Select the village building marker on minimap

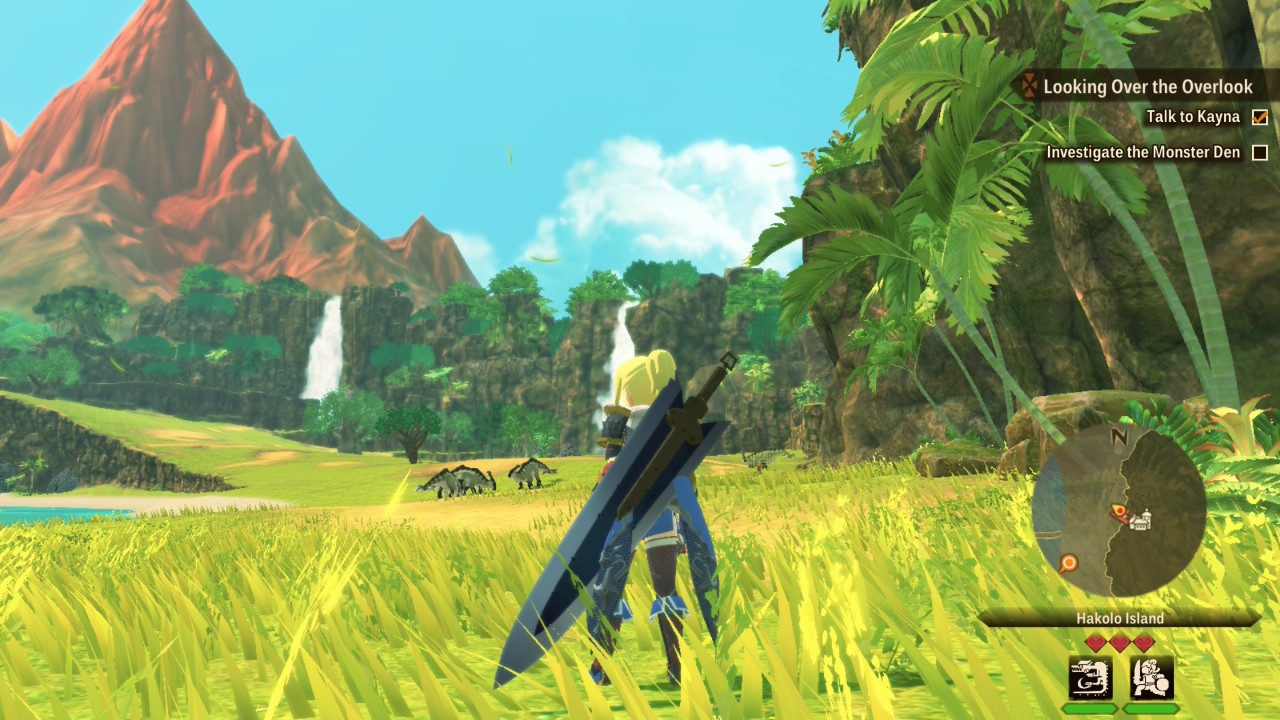tap(1141, 519)
